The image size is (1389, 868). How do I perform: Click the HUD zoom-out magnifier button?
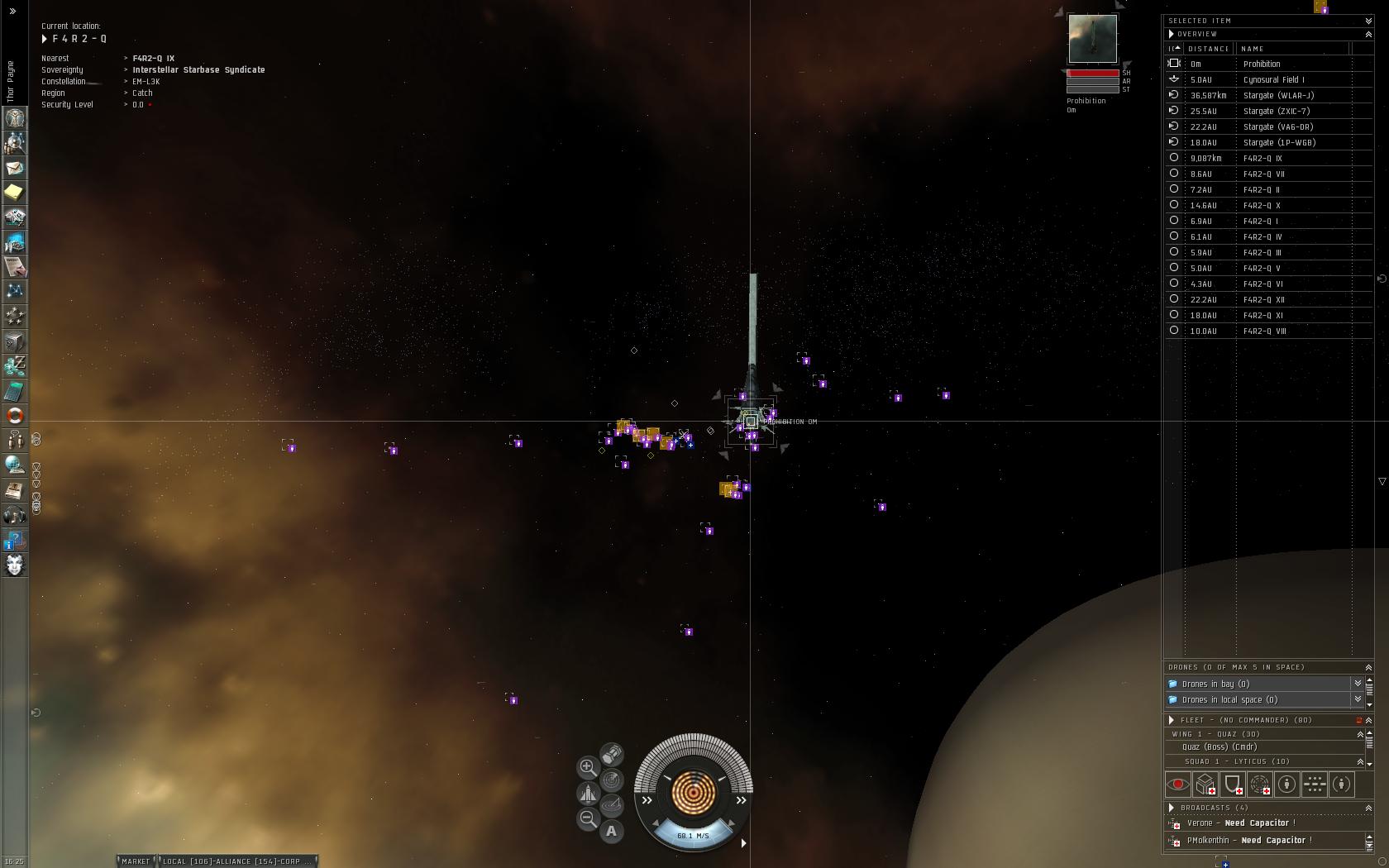(588, 818)
